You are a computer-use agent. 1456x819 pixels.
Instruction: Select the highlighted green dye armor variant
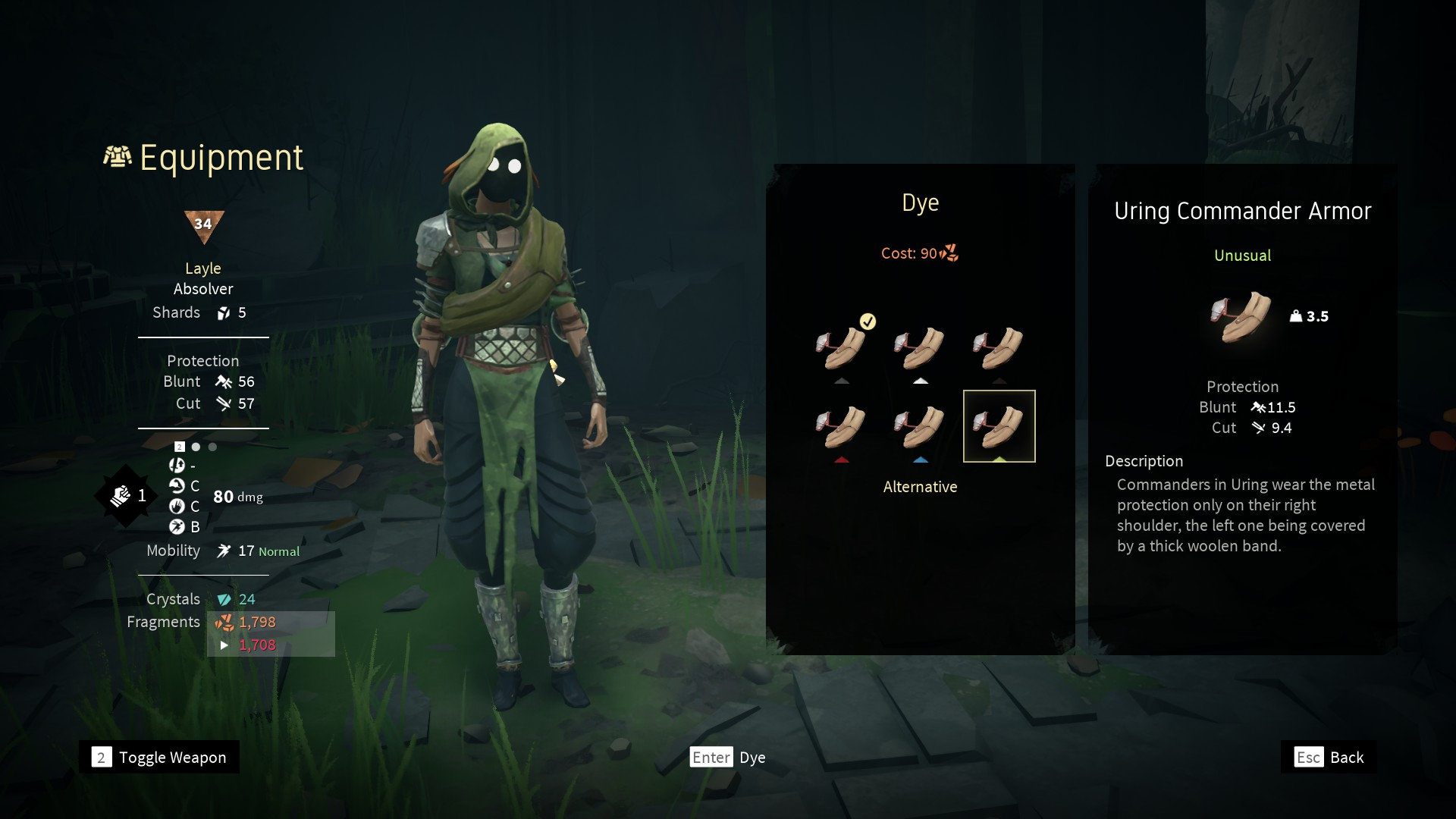(999, 426)
